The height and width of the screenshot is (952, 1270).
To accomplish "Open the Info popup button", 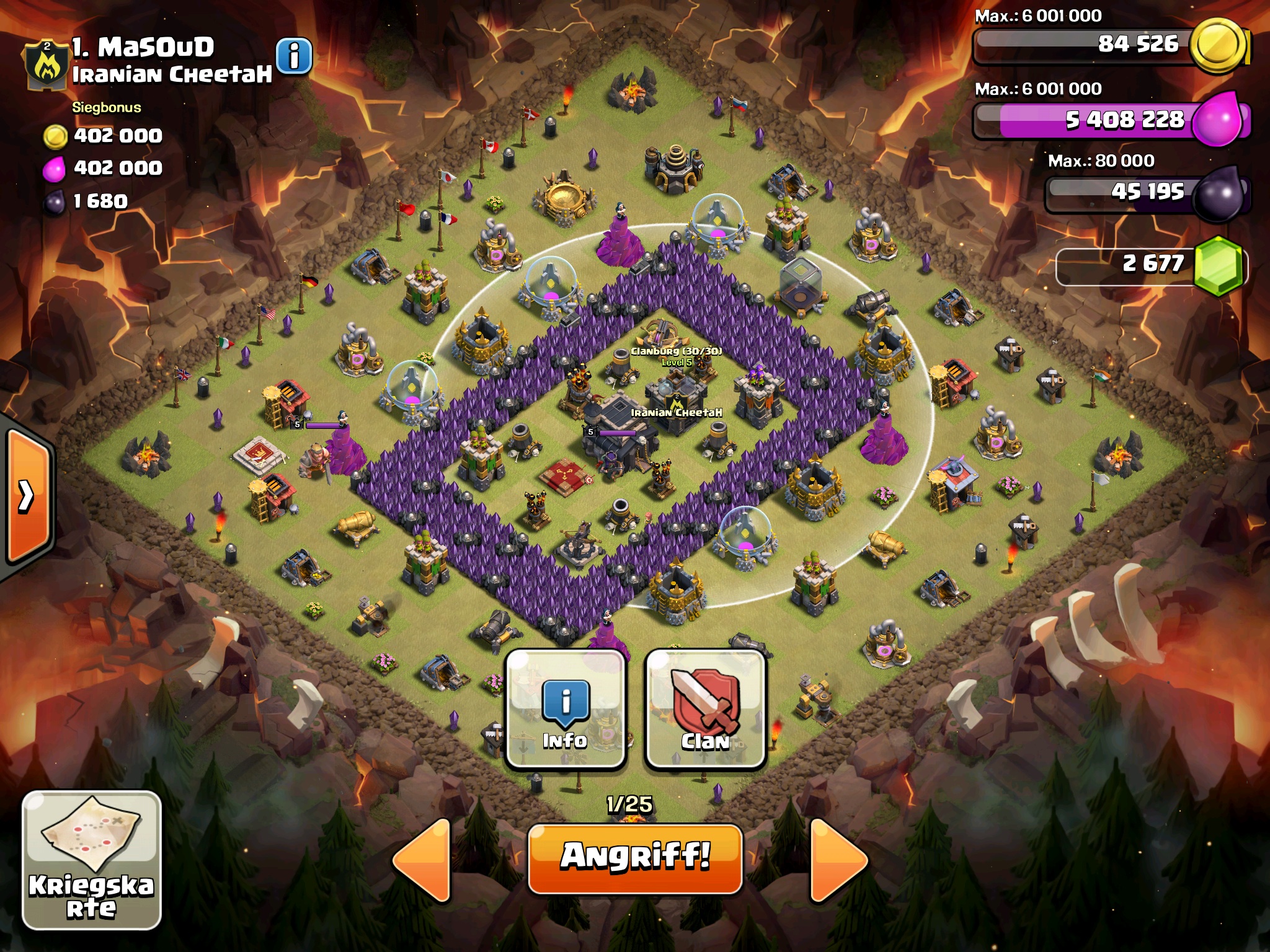I will (565, 708).
